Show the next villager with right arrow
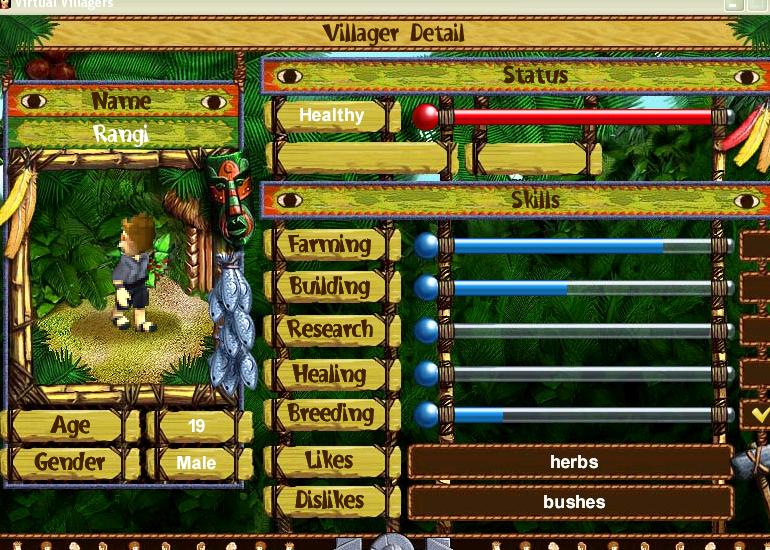This screenshot has height=550, width=770. click(436, 544)
